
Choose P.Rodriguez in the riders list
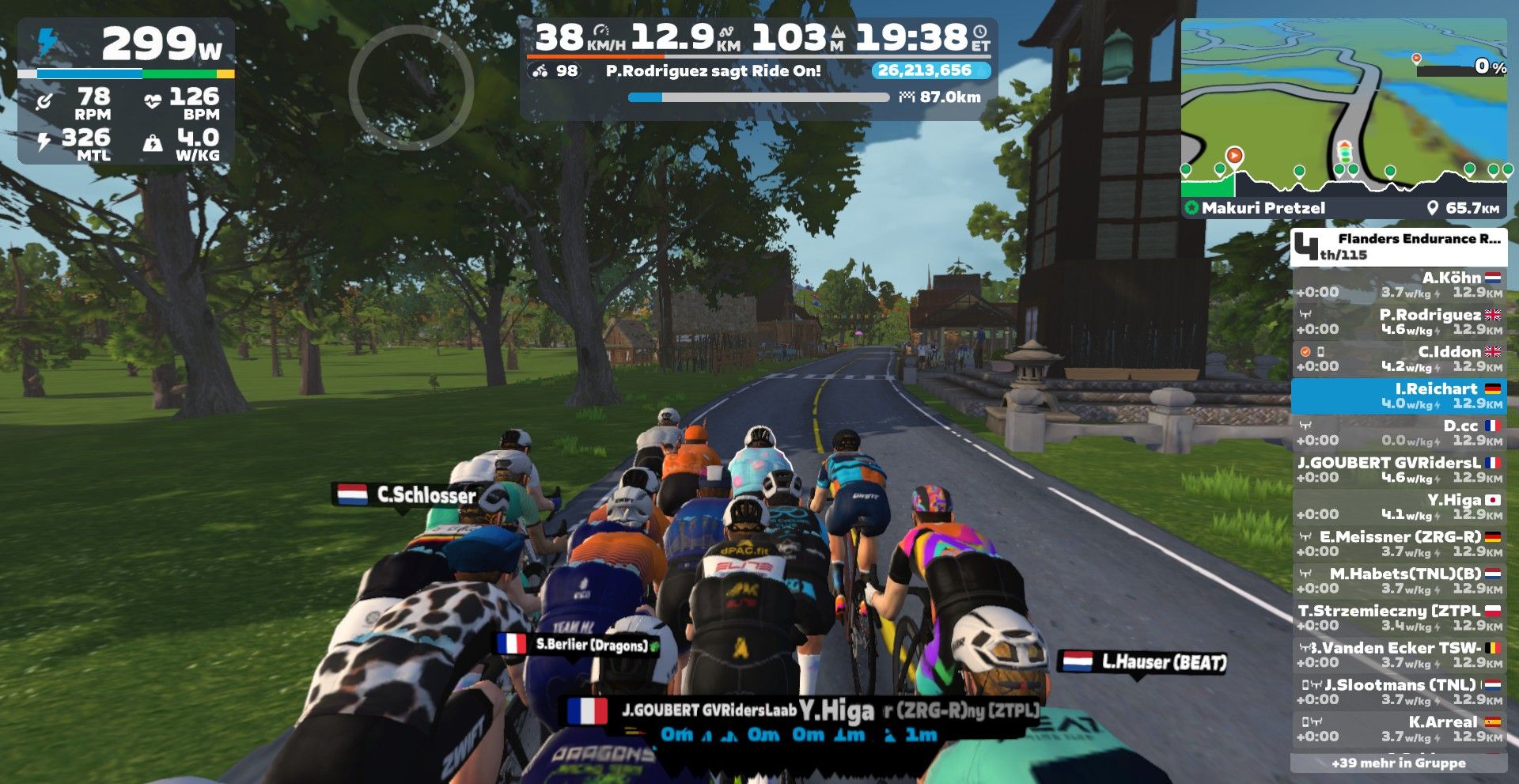[1399, 322]
